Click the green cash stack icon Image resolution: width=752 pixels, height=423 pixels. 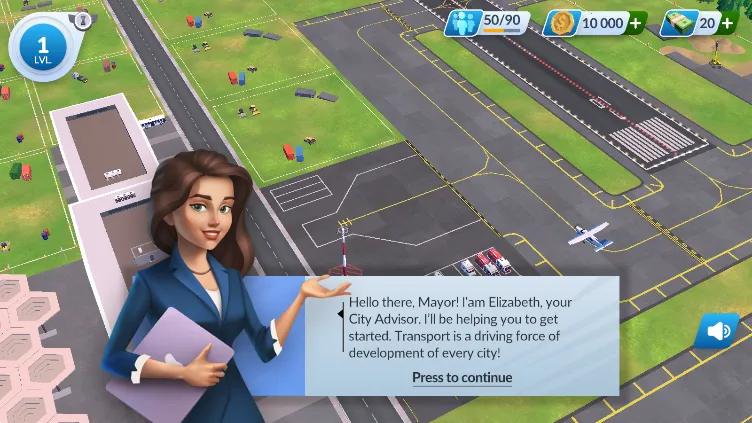(x=679, y=23)
